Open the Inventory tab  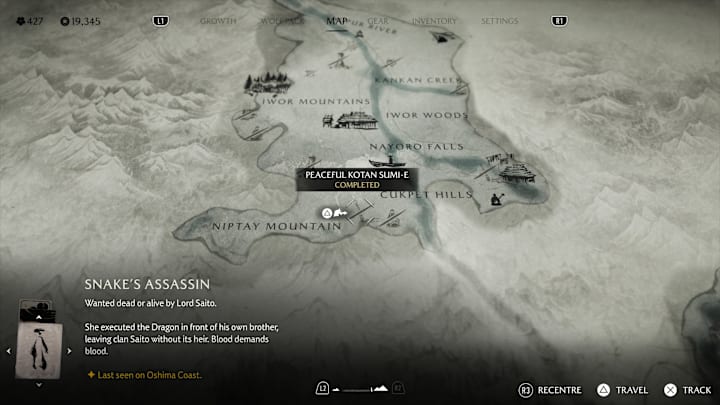point(434,21)
